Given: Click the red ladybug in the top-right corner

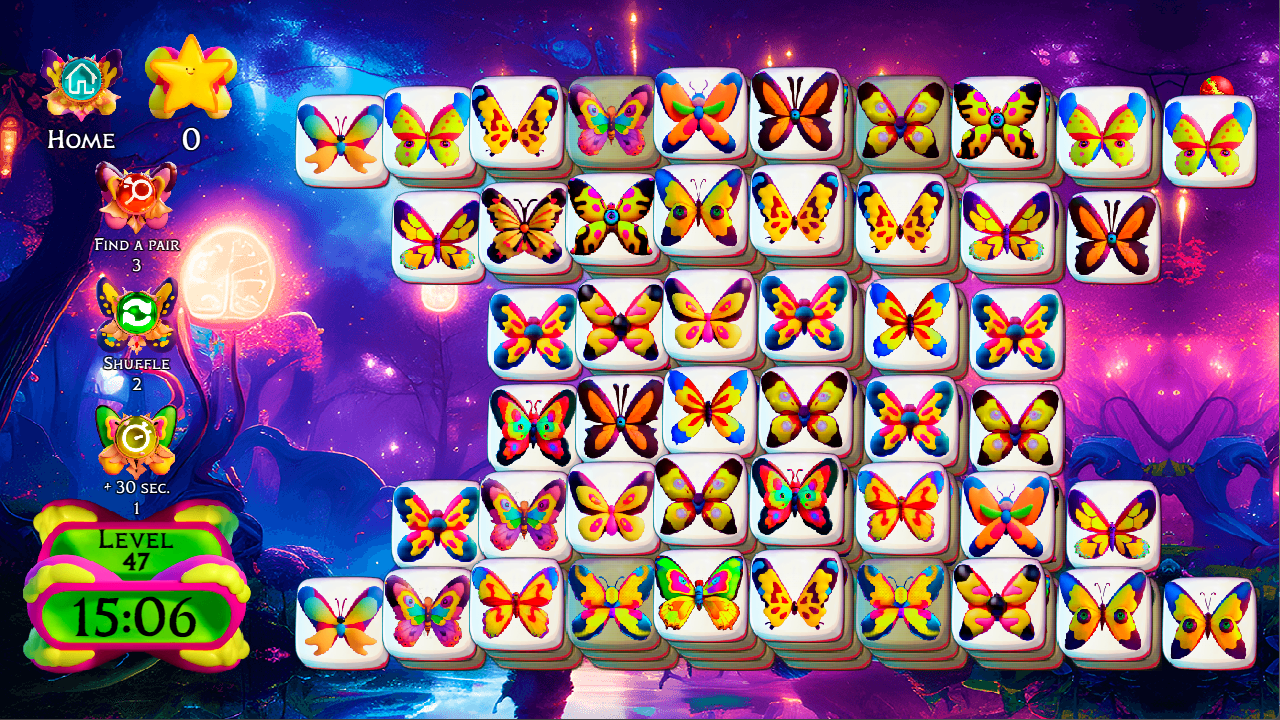Looking at the screenshot, I should [1214, 86].
